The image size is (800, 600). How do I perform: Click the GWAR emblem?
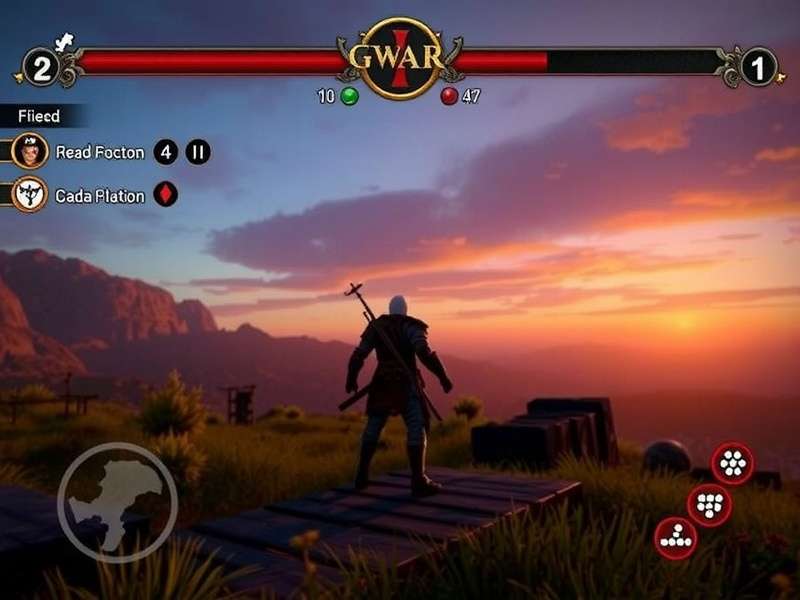click(x=400, y=57)
